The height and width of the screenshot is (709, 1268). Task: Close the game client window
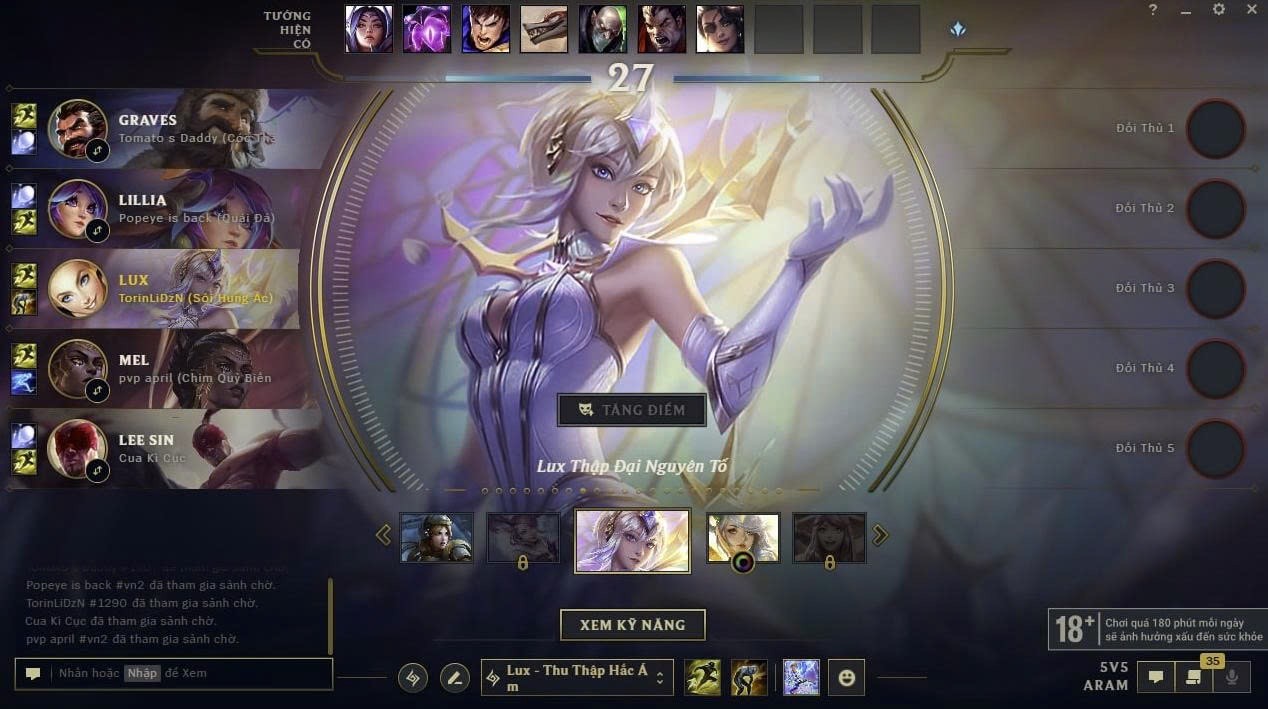click(1252, 10)
